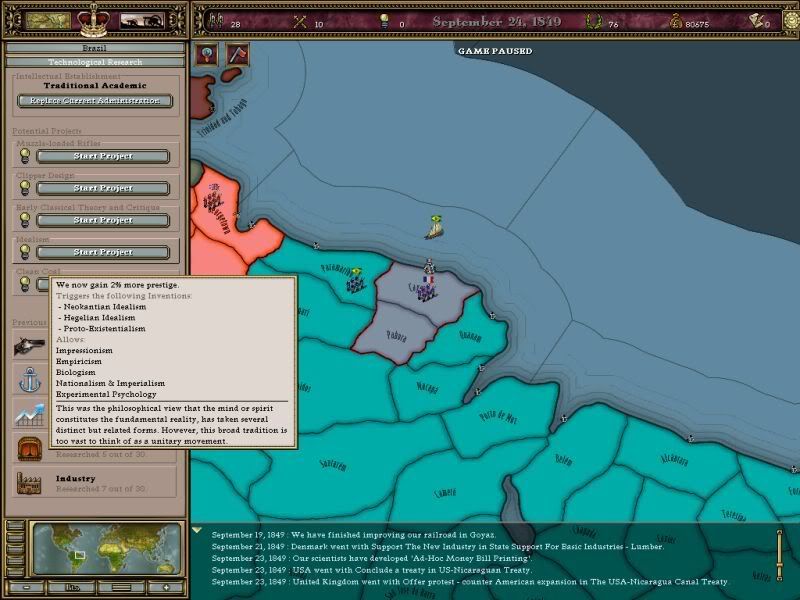Start the Clipper Design research project
The height and width of the screenshot is (600, 800).
point(103,188)
